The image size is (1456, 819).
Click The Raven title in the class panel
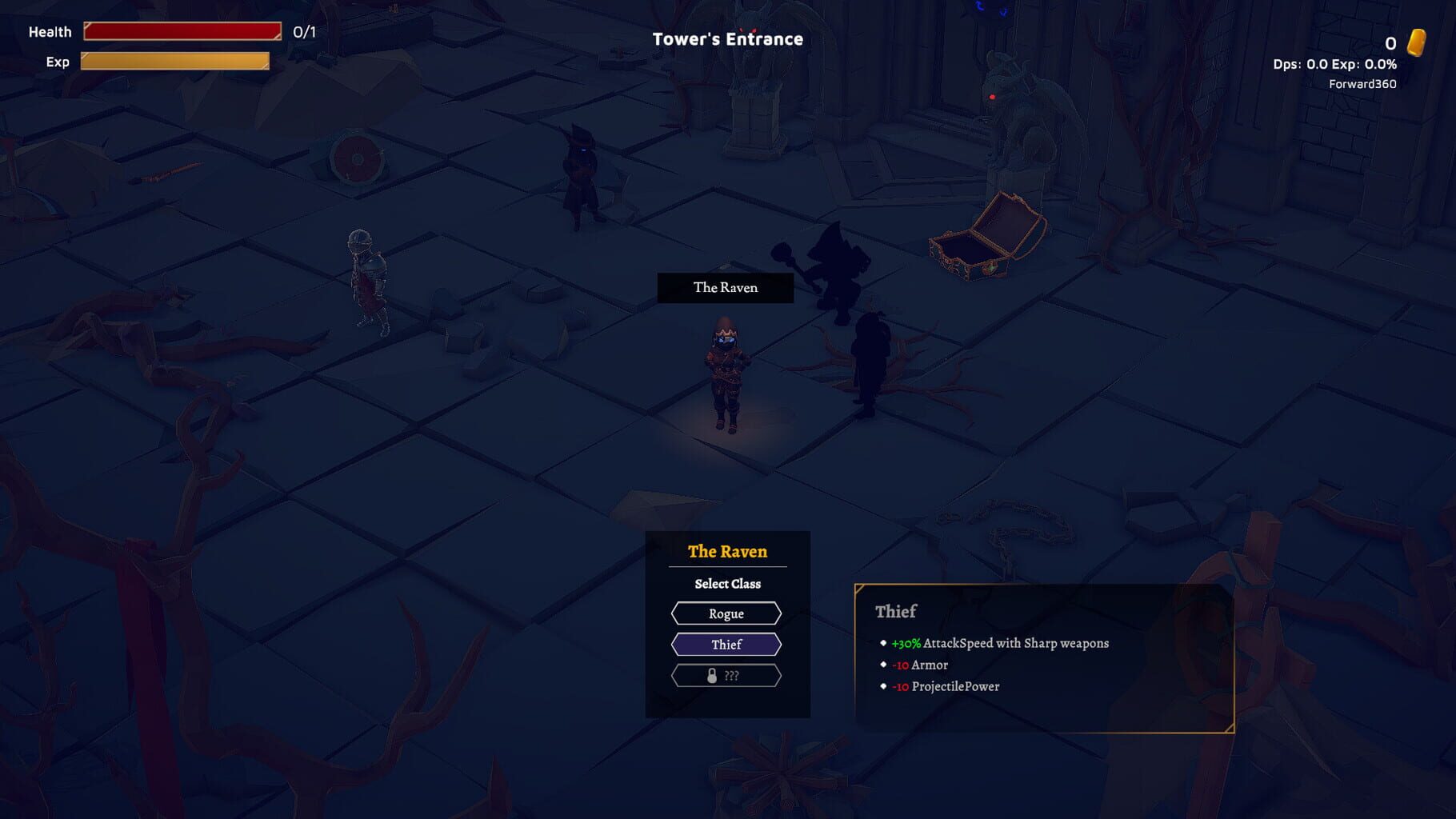tap(726, 551)
